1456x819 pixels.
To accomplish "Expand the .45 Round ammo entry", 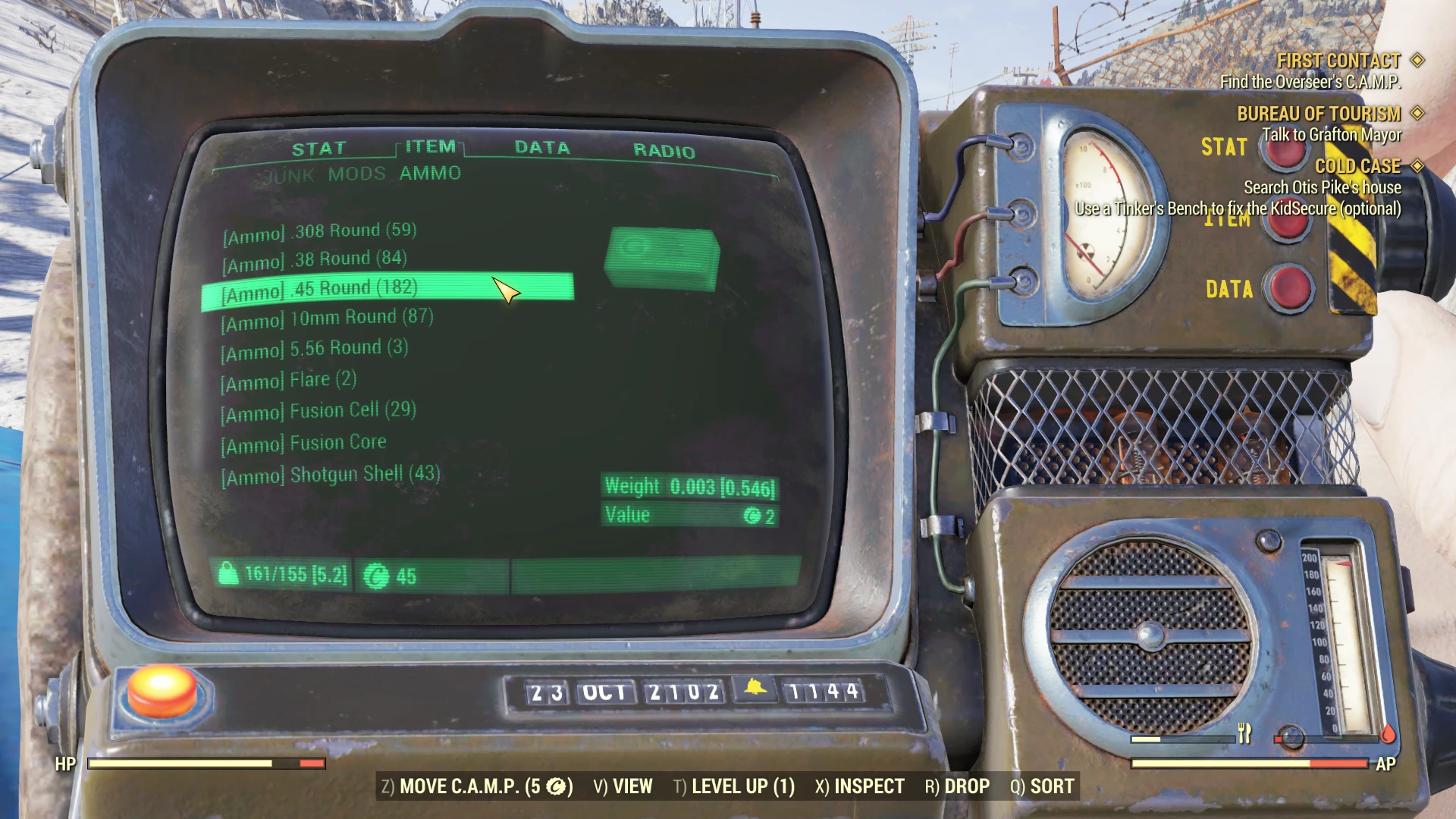I will pyautogui.click(x=319, y=288).
